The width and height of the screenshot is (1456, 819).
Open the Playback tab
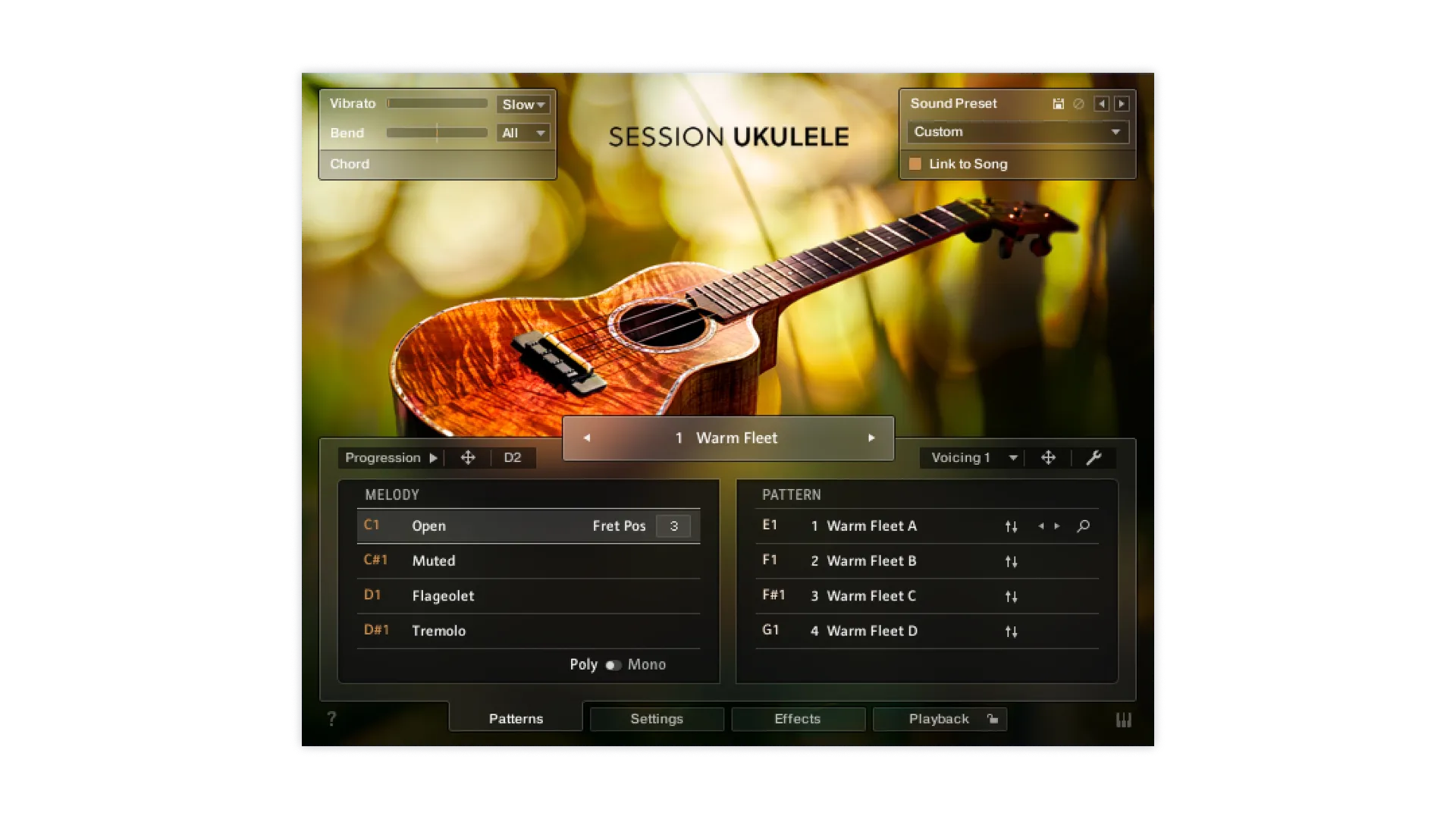(939, 719)
